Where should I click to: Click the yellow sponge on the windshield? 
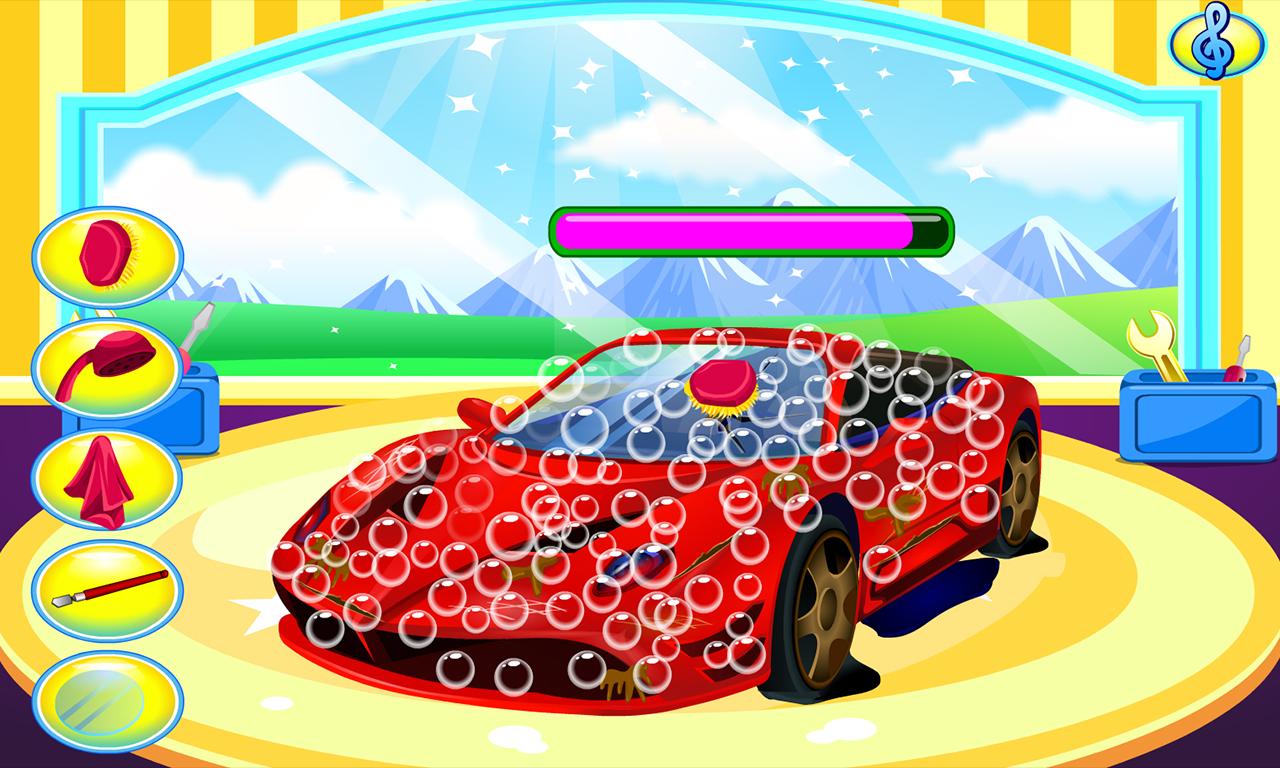[722, 392]
